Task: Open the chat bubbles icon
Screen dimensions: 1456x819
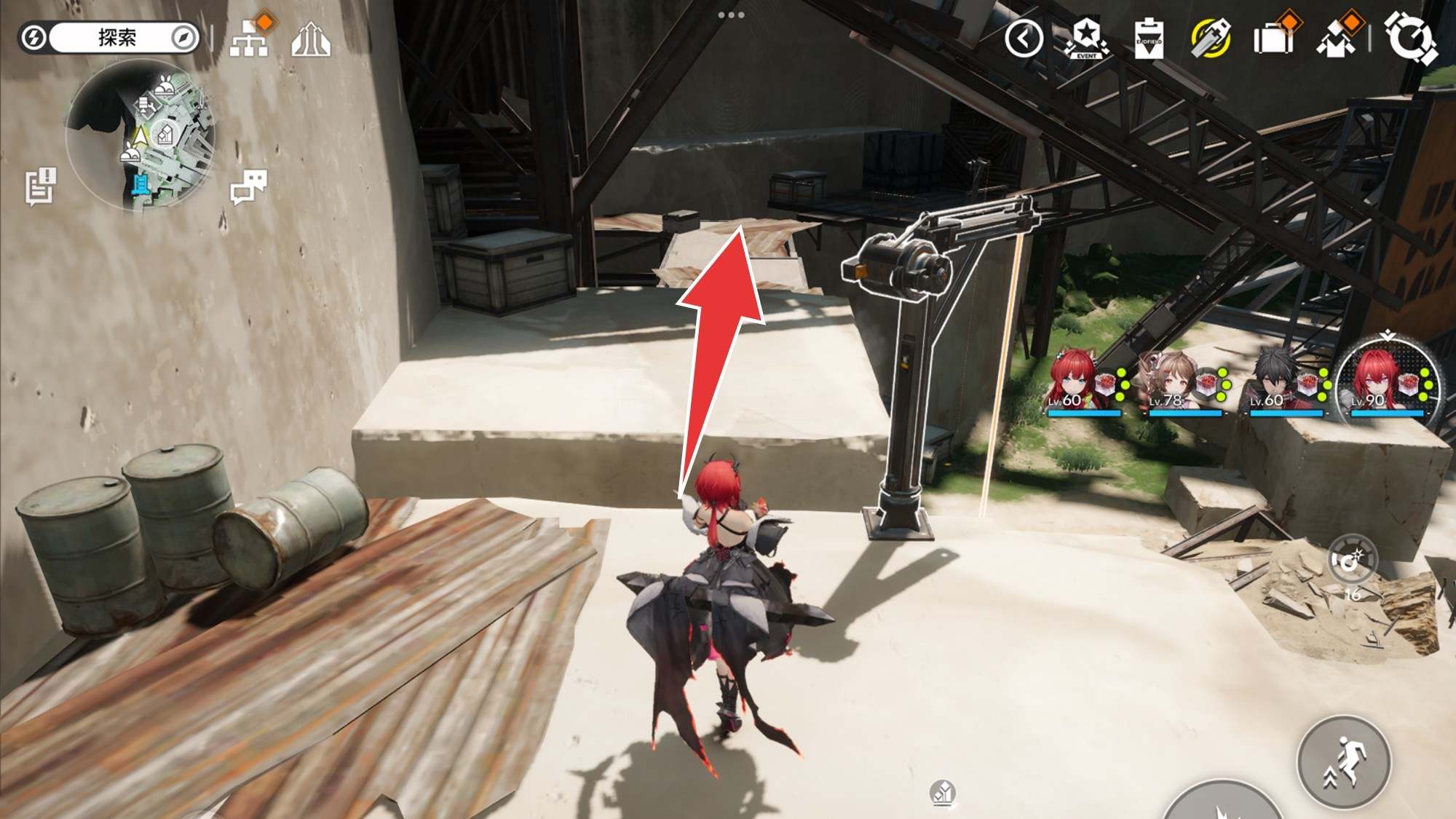Action: point(248,187)
